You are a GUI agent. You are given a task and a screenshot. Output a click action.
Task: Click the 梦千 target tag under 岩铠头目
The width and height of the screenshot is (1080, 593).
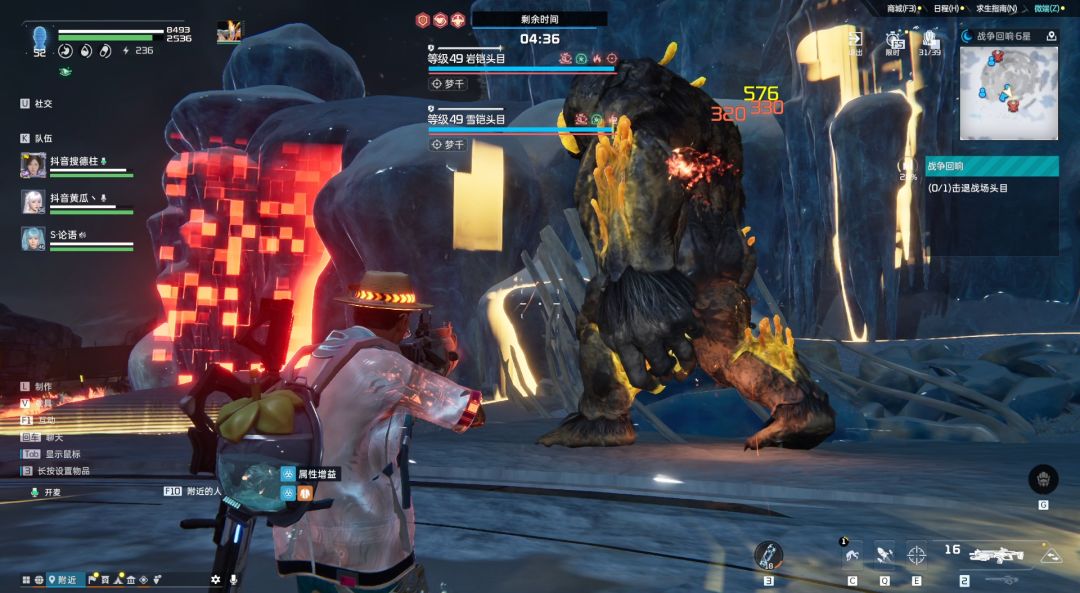click(x=448, y=84)
